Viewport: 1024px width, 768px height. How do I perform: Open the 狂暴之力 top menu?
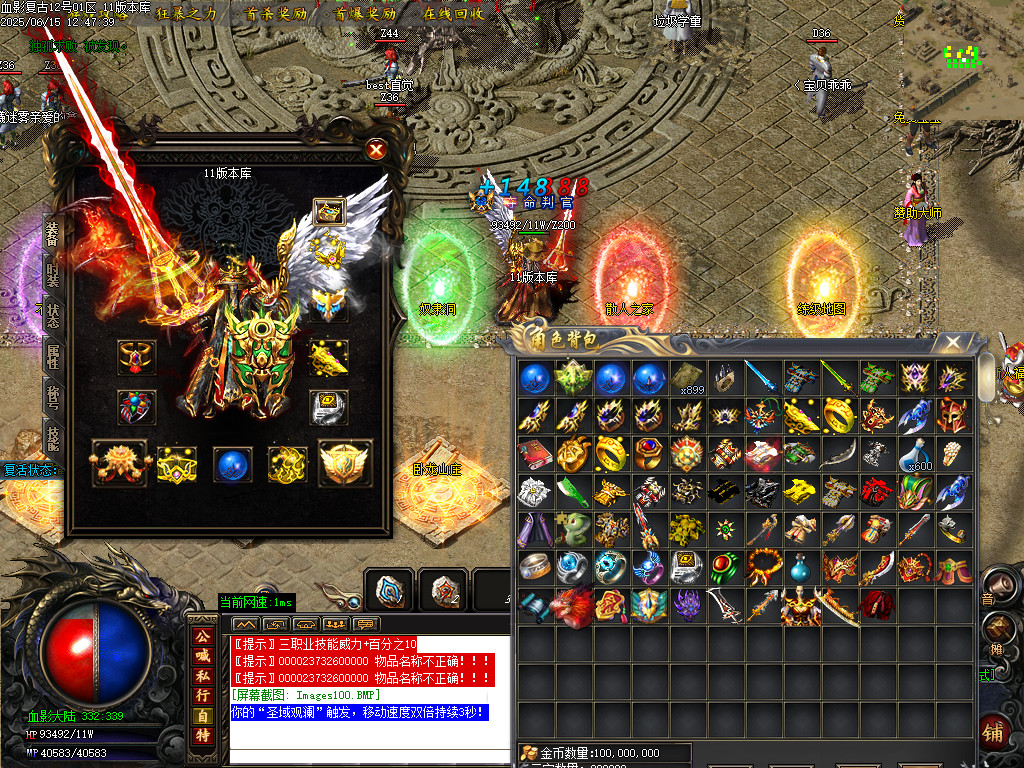point(186,14)
